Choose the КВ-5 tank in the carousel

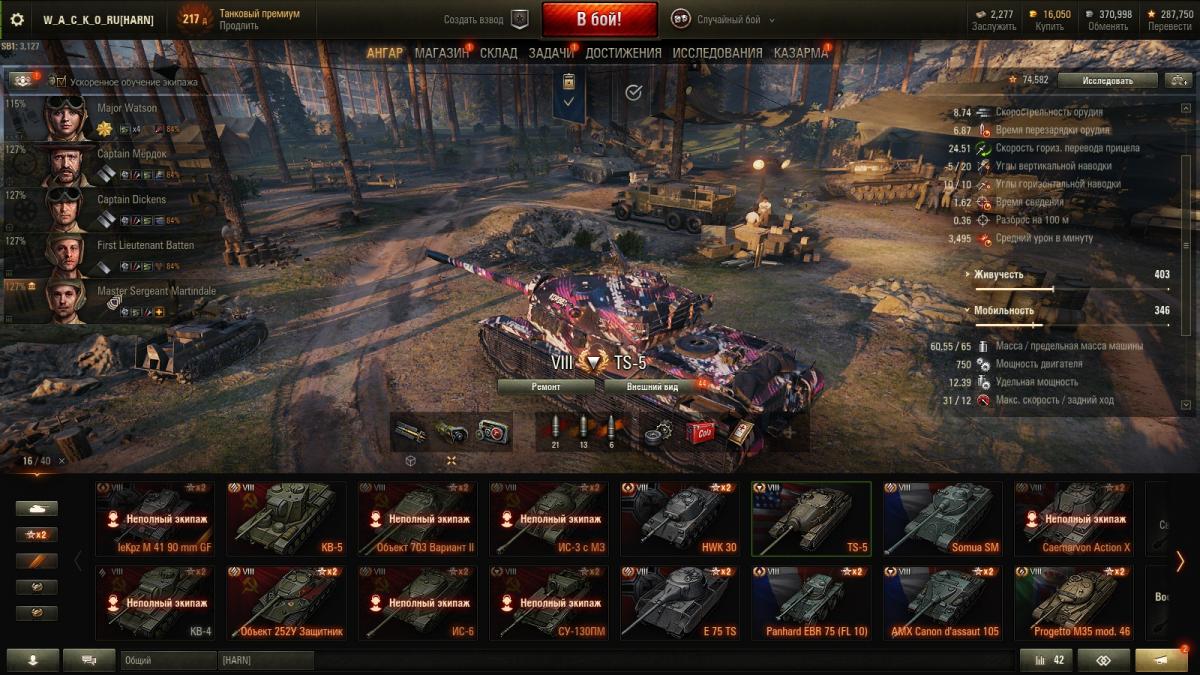286,518
